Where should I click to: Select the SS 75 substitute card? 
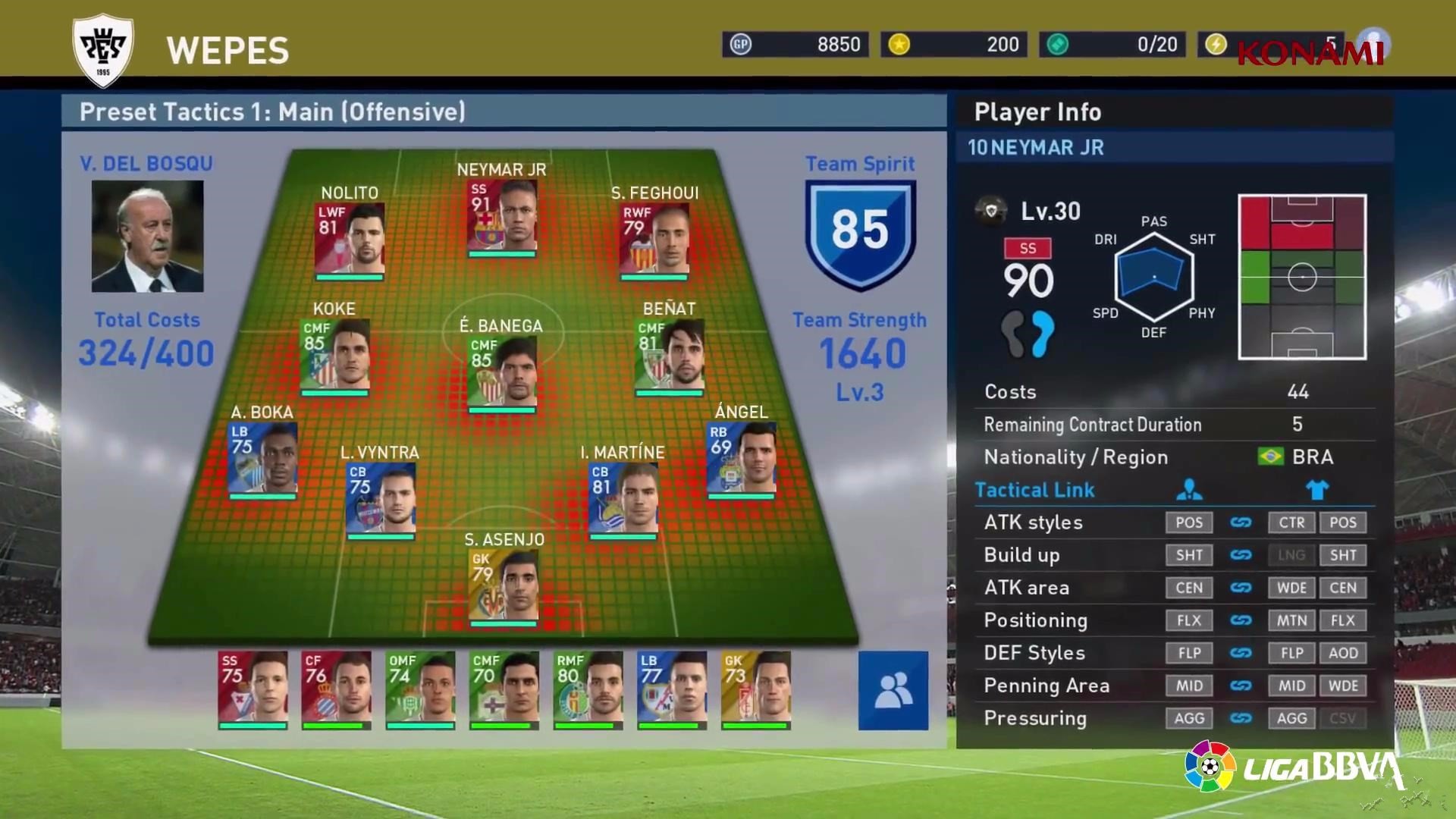[253, 689]
